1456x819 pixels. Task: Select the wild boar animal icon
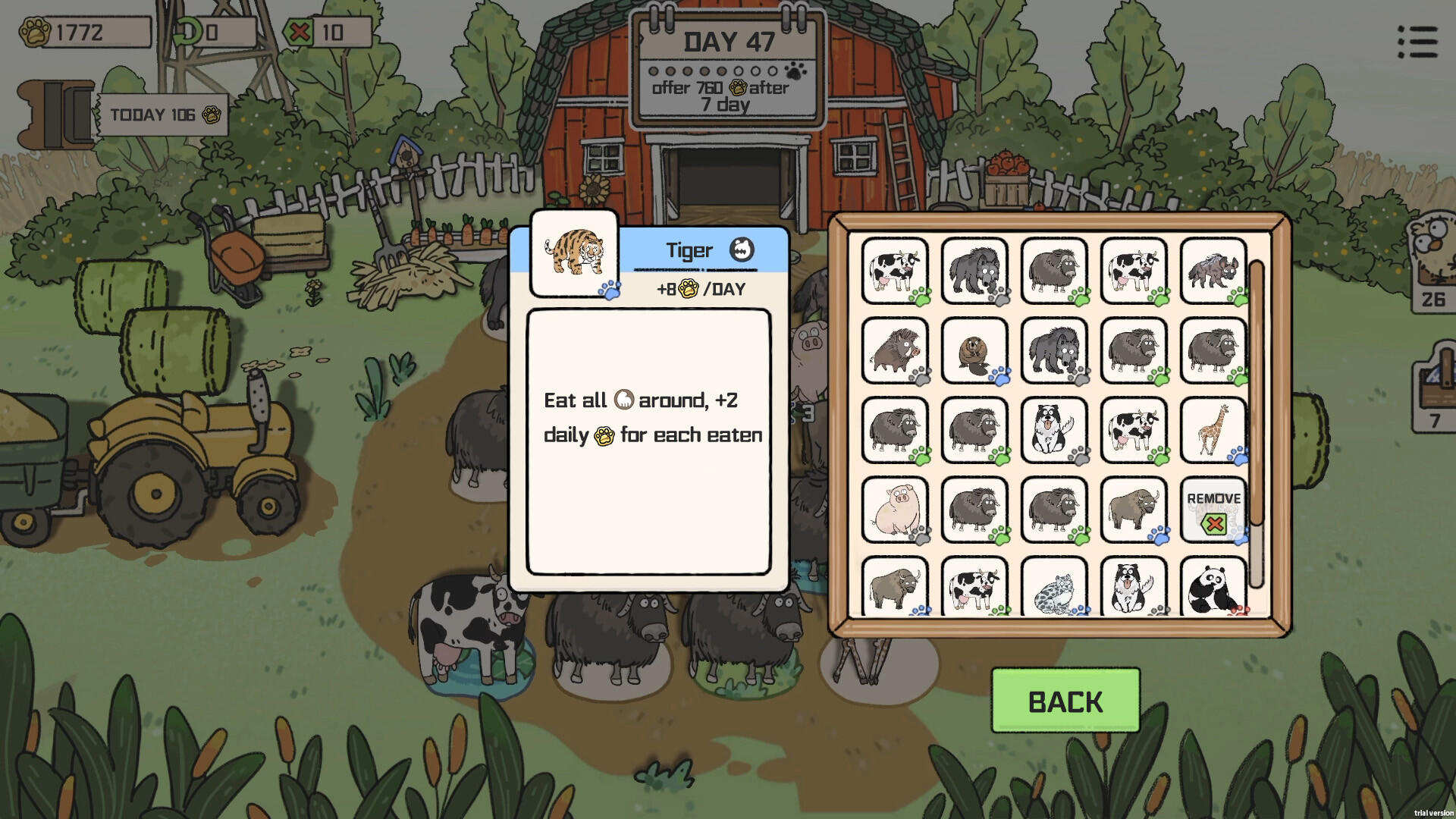point(895,353)
